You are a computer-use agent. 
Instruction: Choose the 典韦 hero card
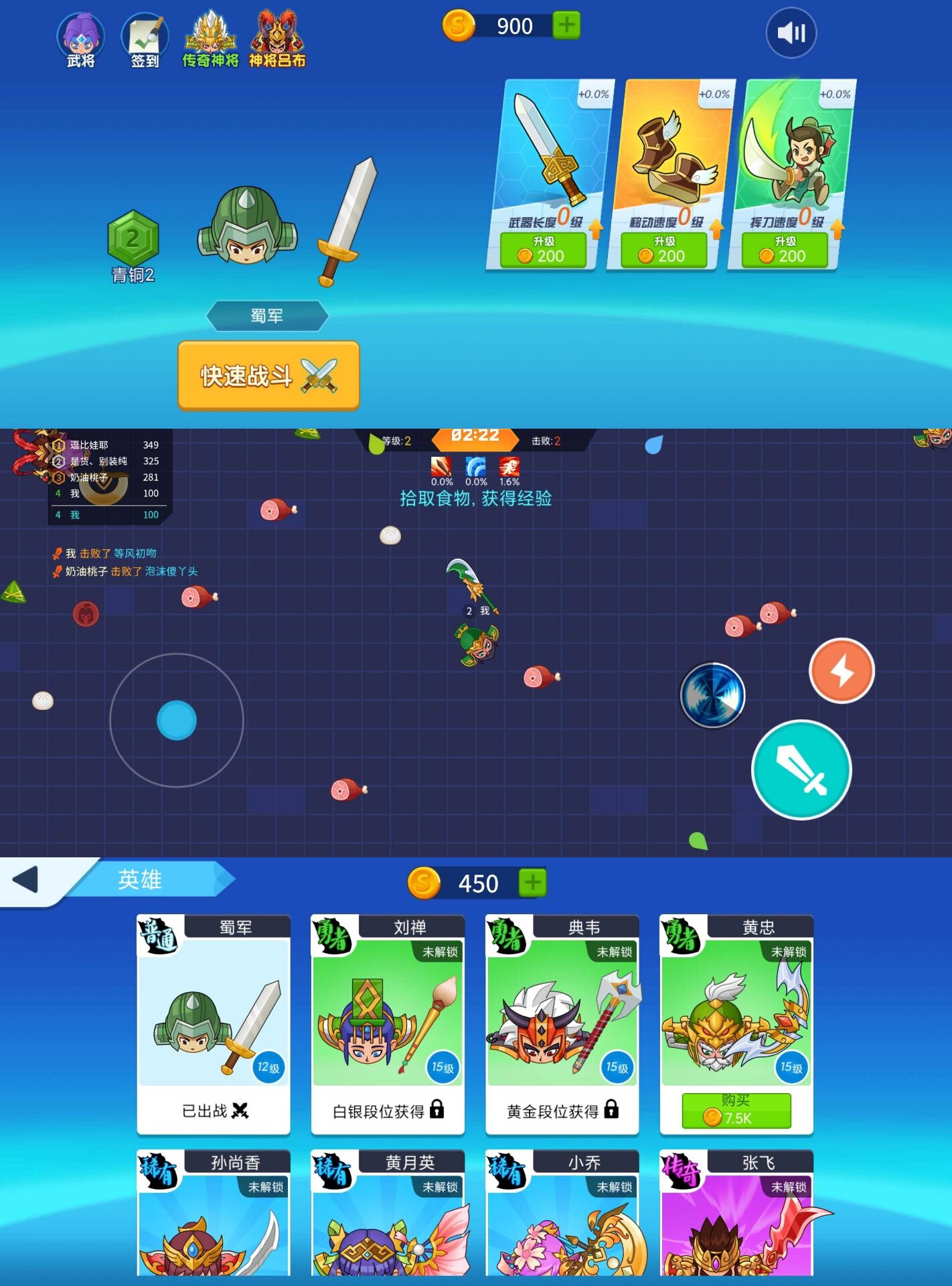pos(562,1023)
